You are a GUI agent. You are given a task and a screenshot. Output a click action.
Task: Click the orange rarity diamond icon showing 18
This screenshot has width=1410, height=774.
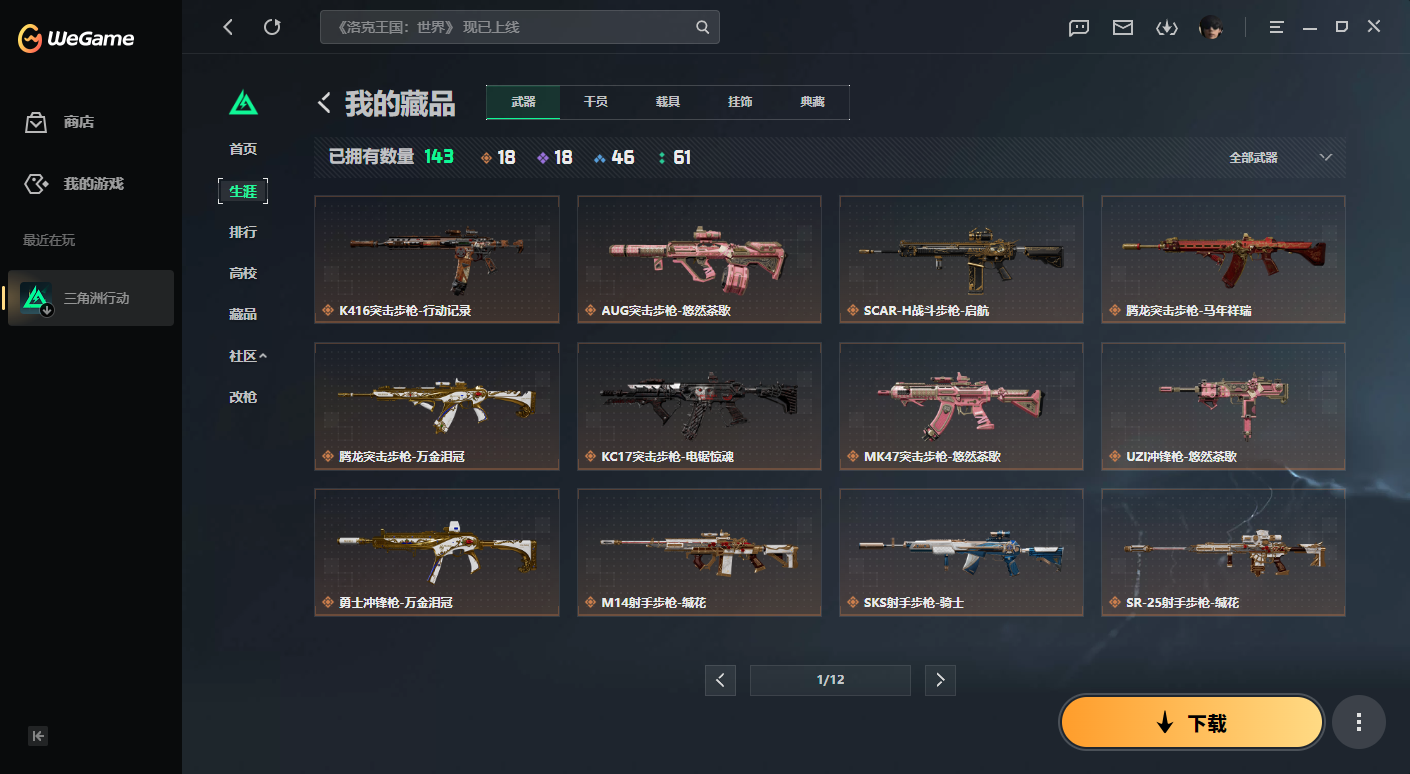[486, 156]
